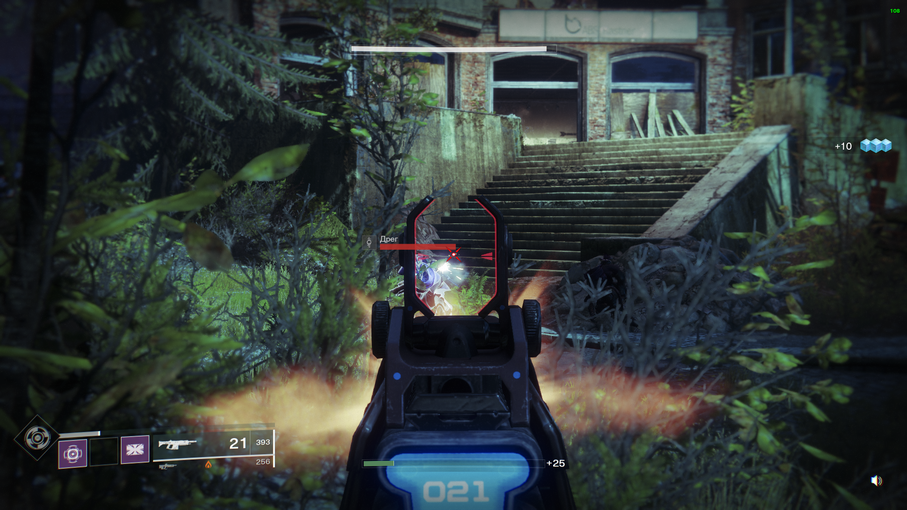
Task: Activate the super ability diamond icon
Action: 36,437
